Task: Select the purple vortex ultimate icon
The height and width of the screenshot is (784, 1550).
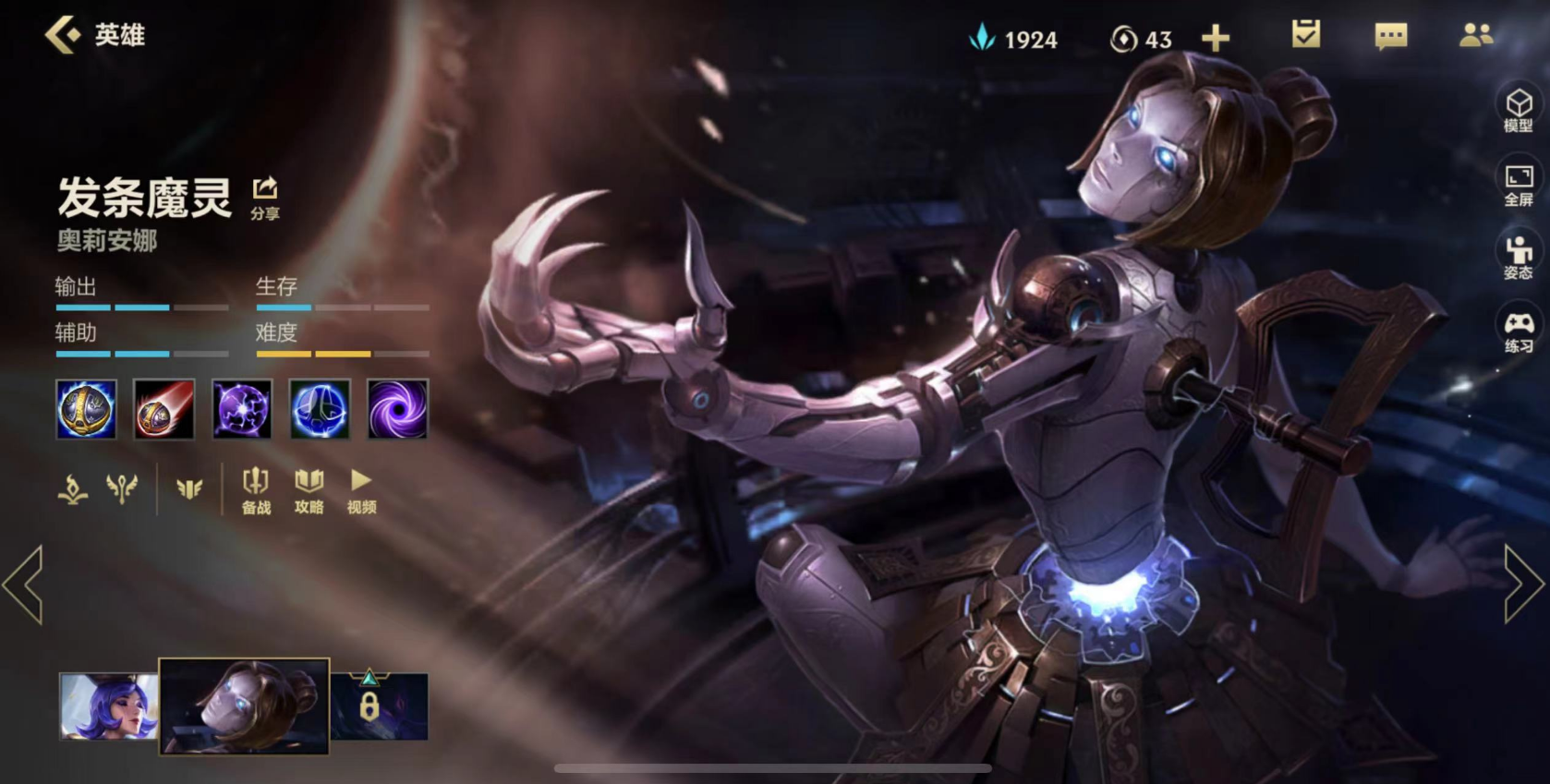Action: [397, 409]
